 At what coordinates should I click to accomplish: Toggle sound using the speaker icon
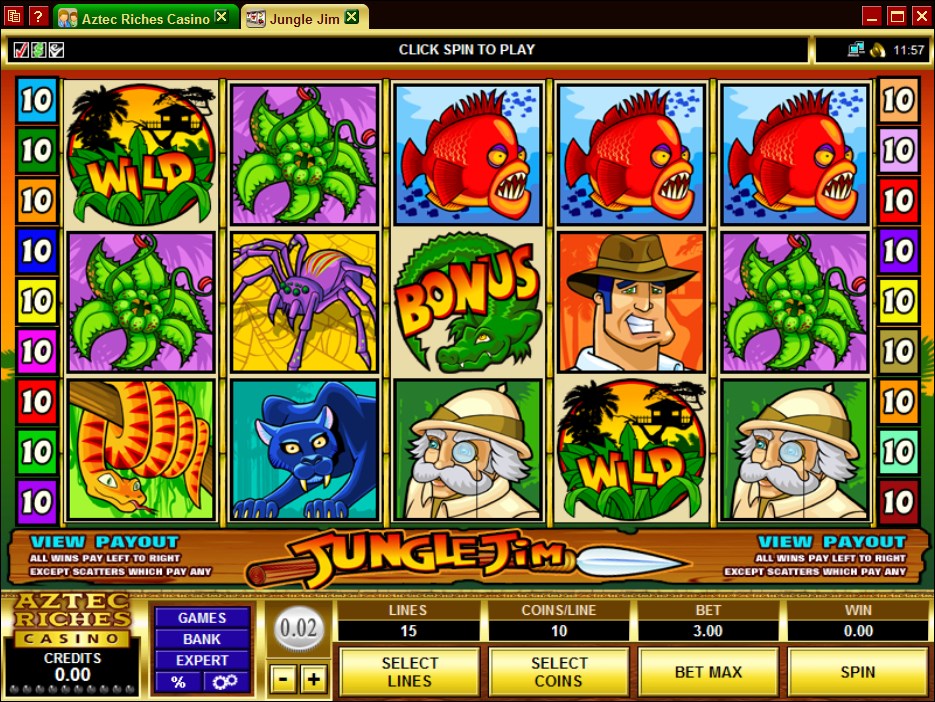(x=877, y=49)
